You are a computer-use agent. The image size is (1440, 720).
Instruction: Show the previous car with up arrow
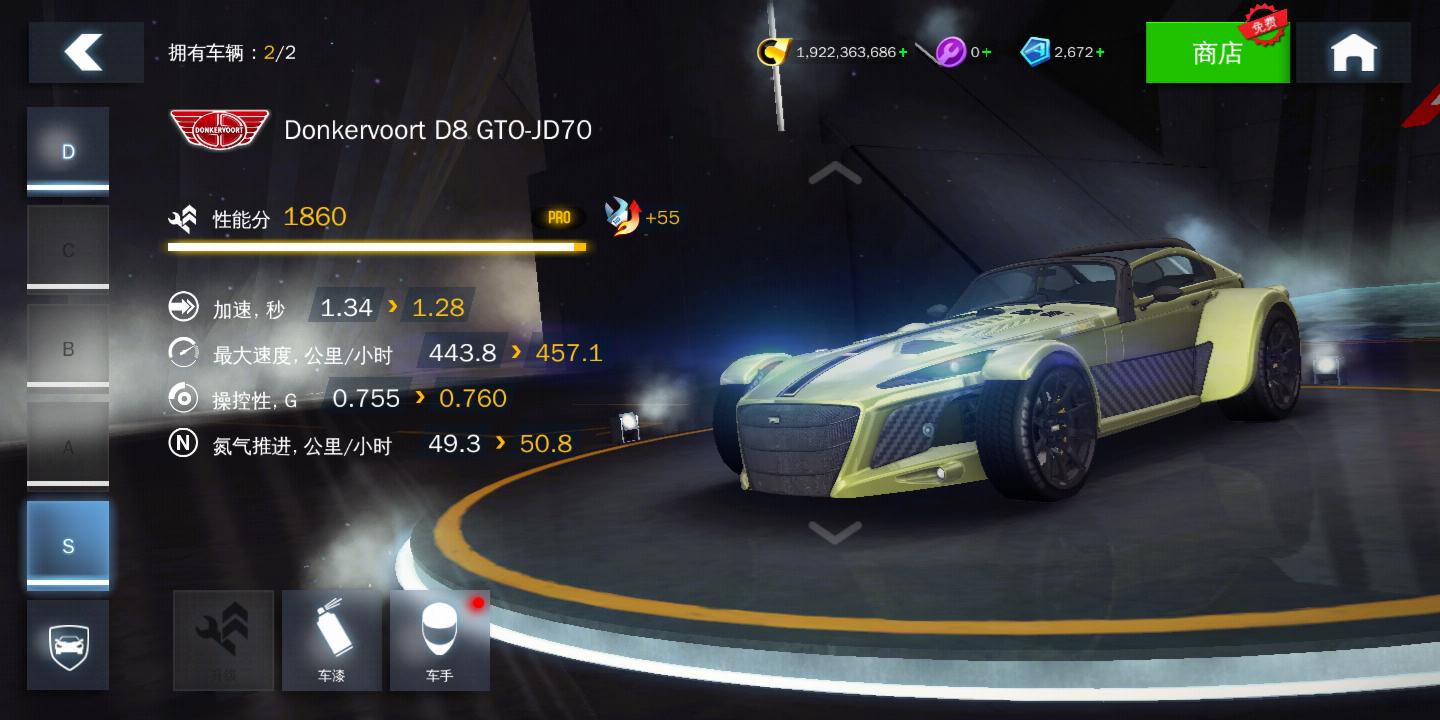[835, 174]
